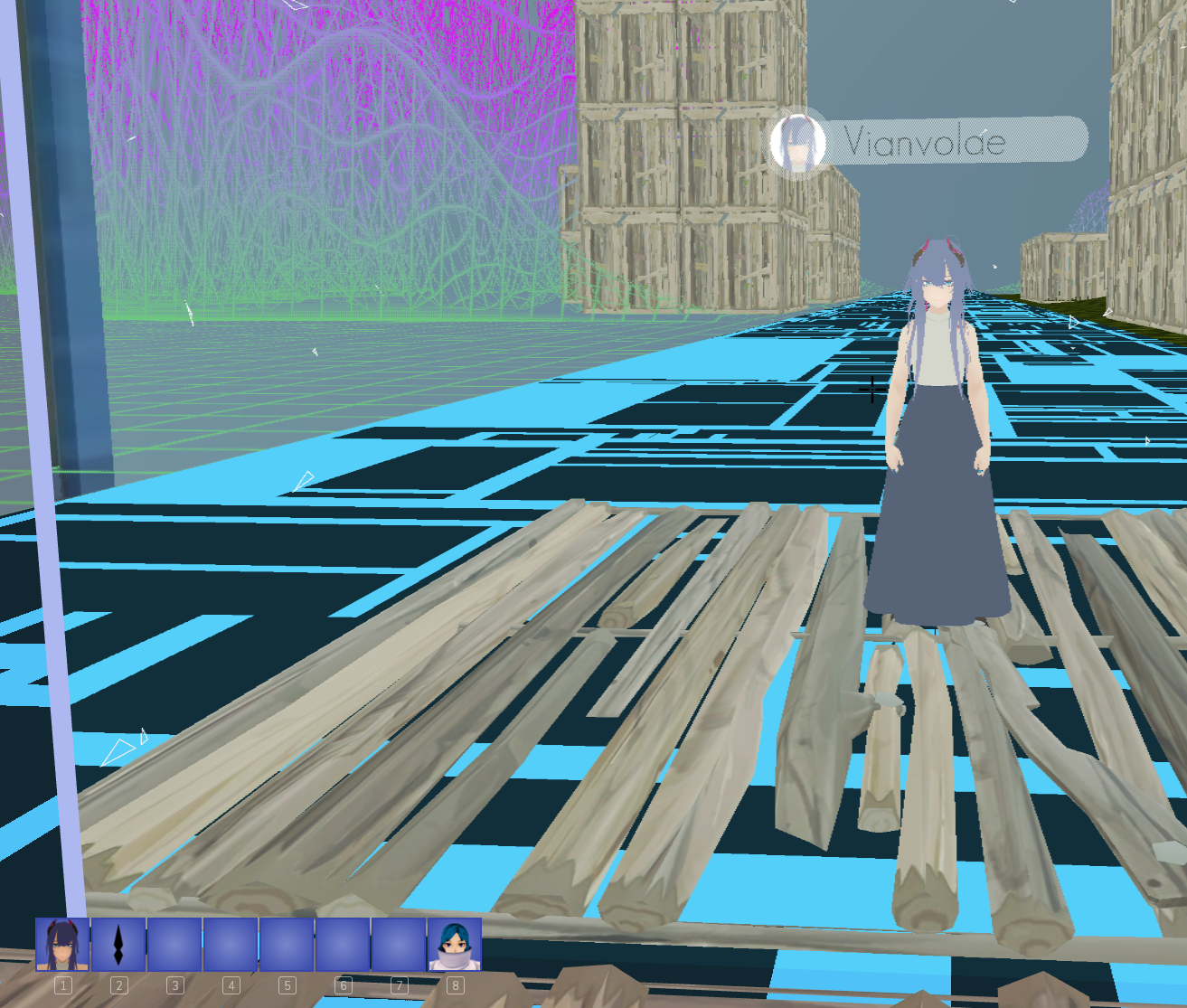Click the number badge under slot 8
The width and height of the screenshot is (1187, 1008).
point(456,986)
